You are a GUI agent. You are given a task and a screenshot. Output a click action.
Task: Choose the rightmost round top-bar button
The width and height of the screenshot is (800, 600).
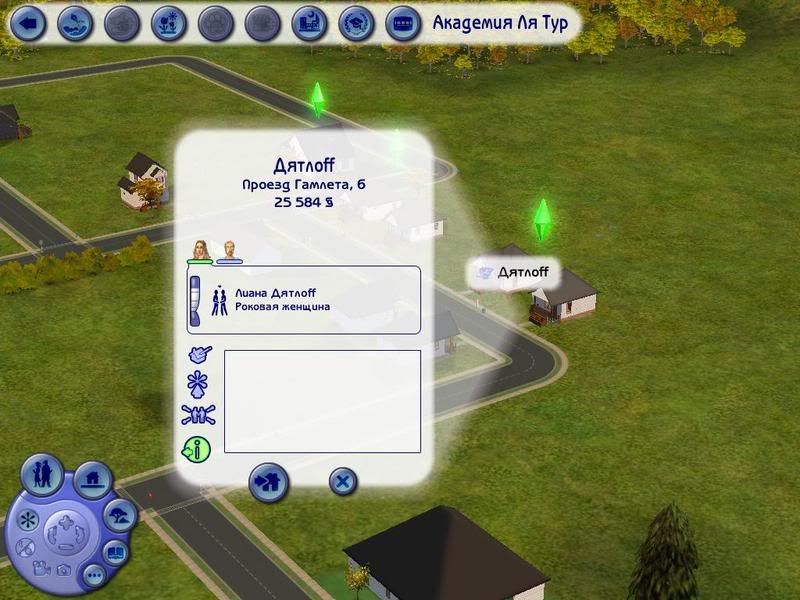click(x=403, y=23)
